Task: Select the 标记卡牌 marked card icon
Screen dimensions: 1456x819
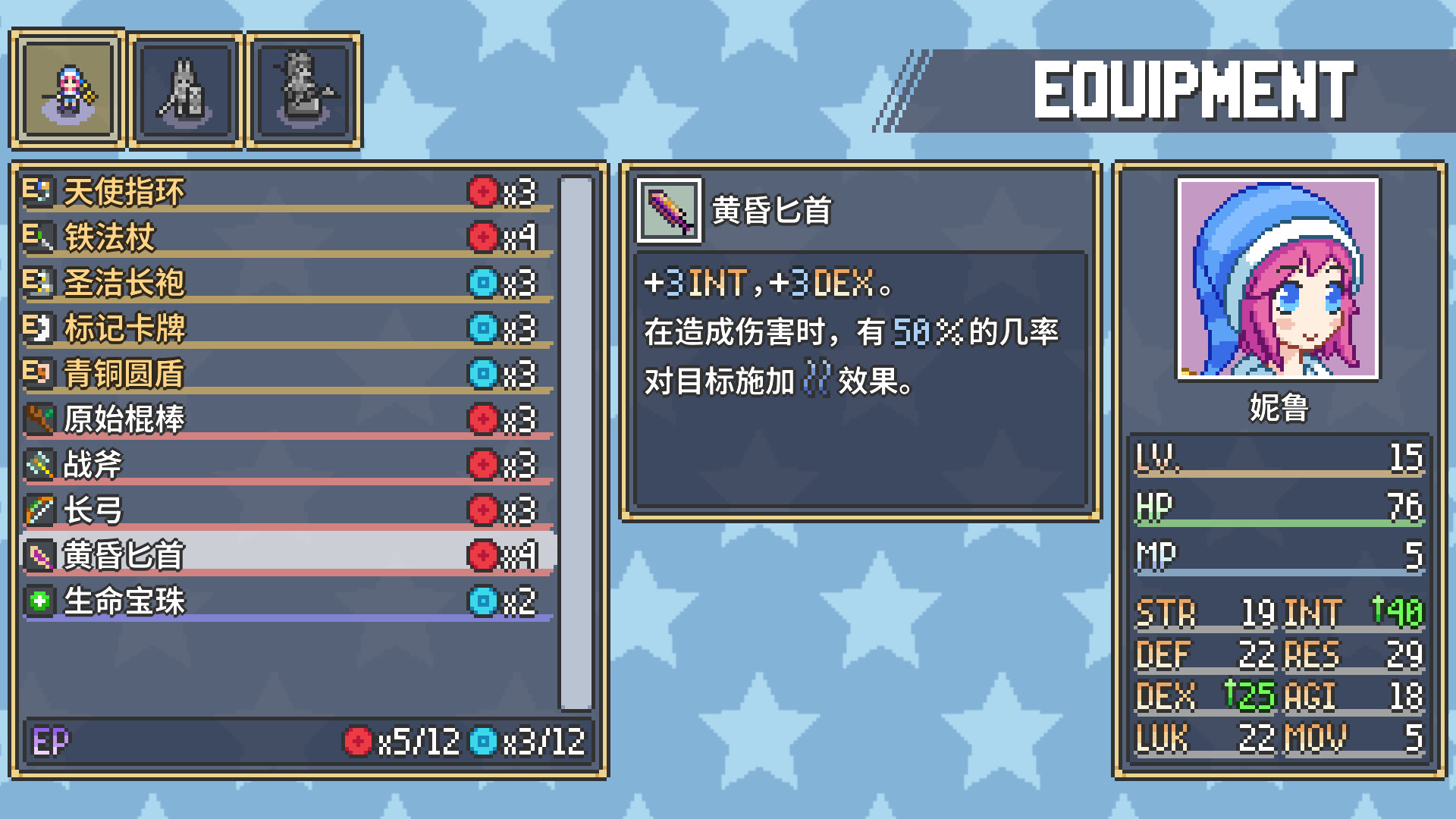Action: pos(39,328)
